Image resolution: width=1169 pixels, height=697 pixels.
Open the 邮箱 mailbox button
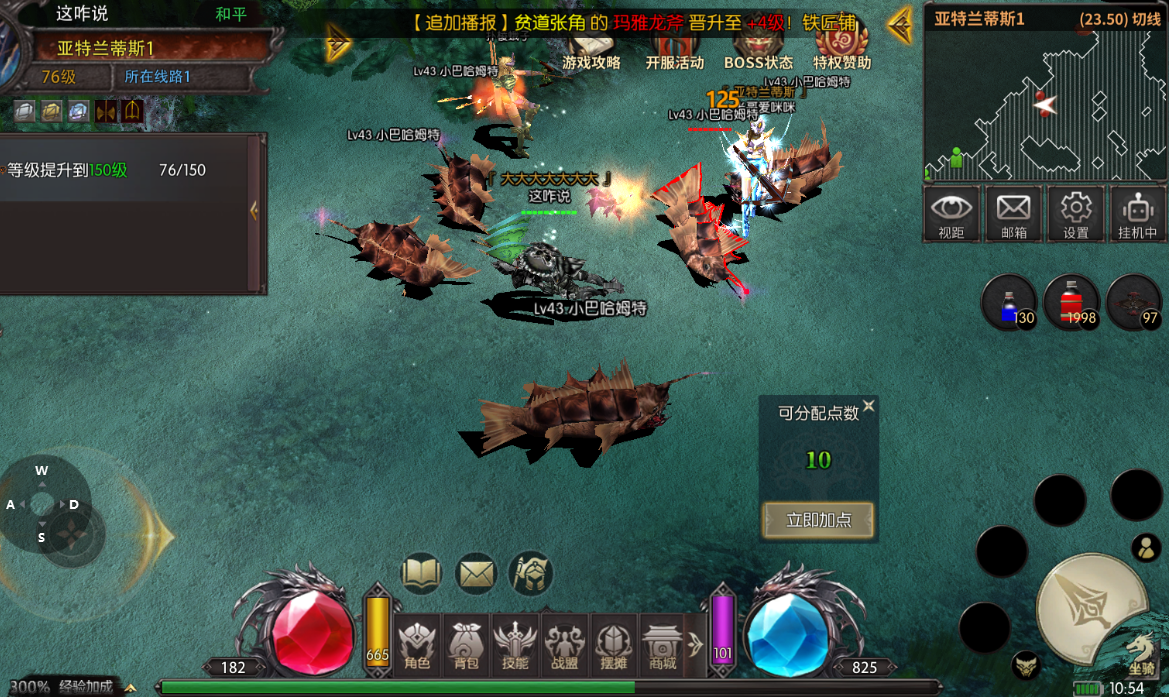pos(1013,214)
